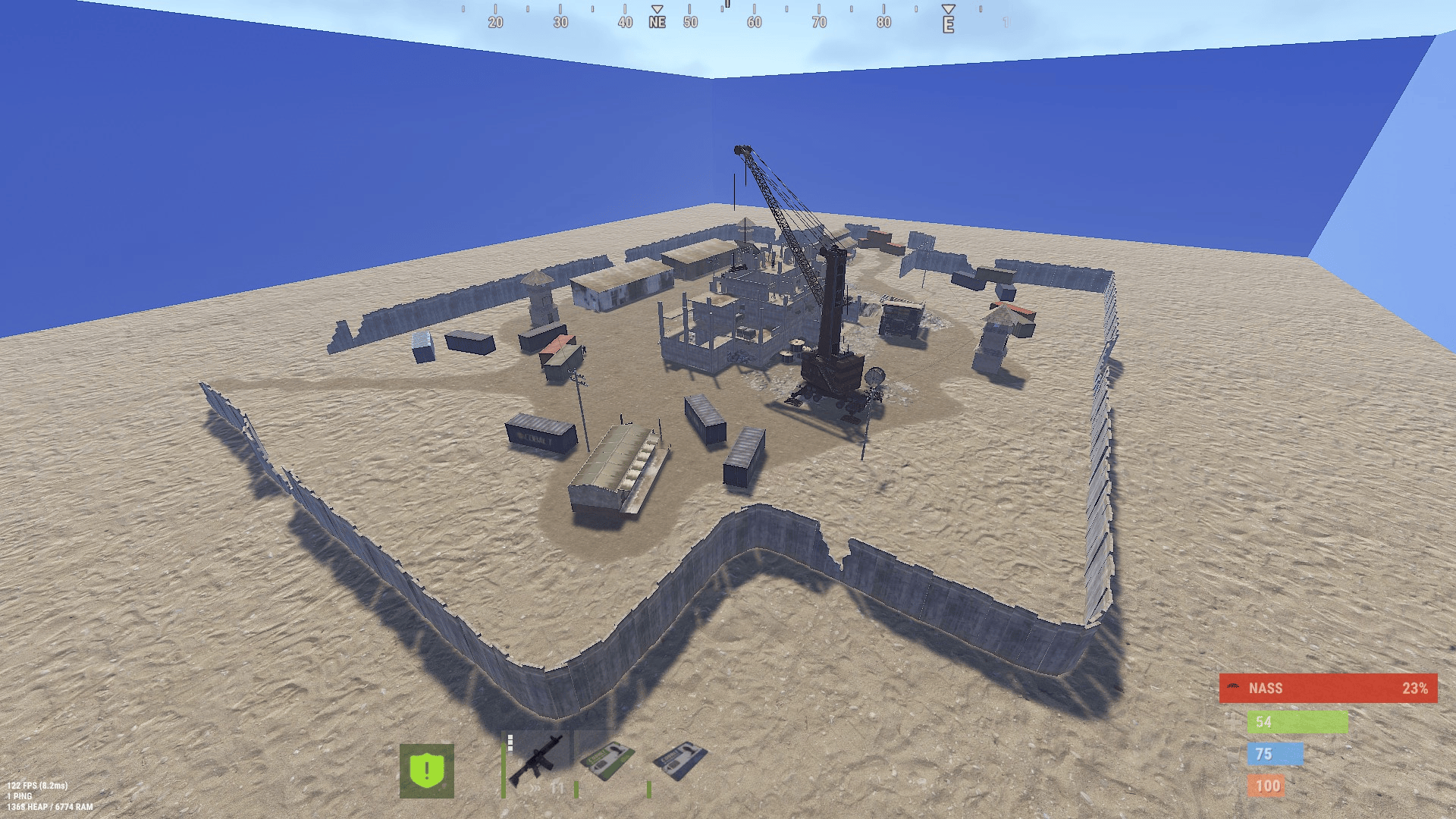Click the green shield alert icon
This screenshot has width=1456, height=819.
pyautogui.click(x=428, y=771)
